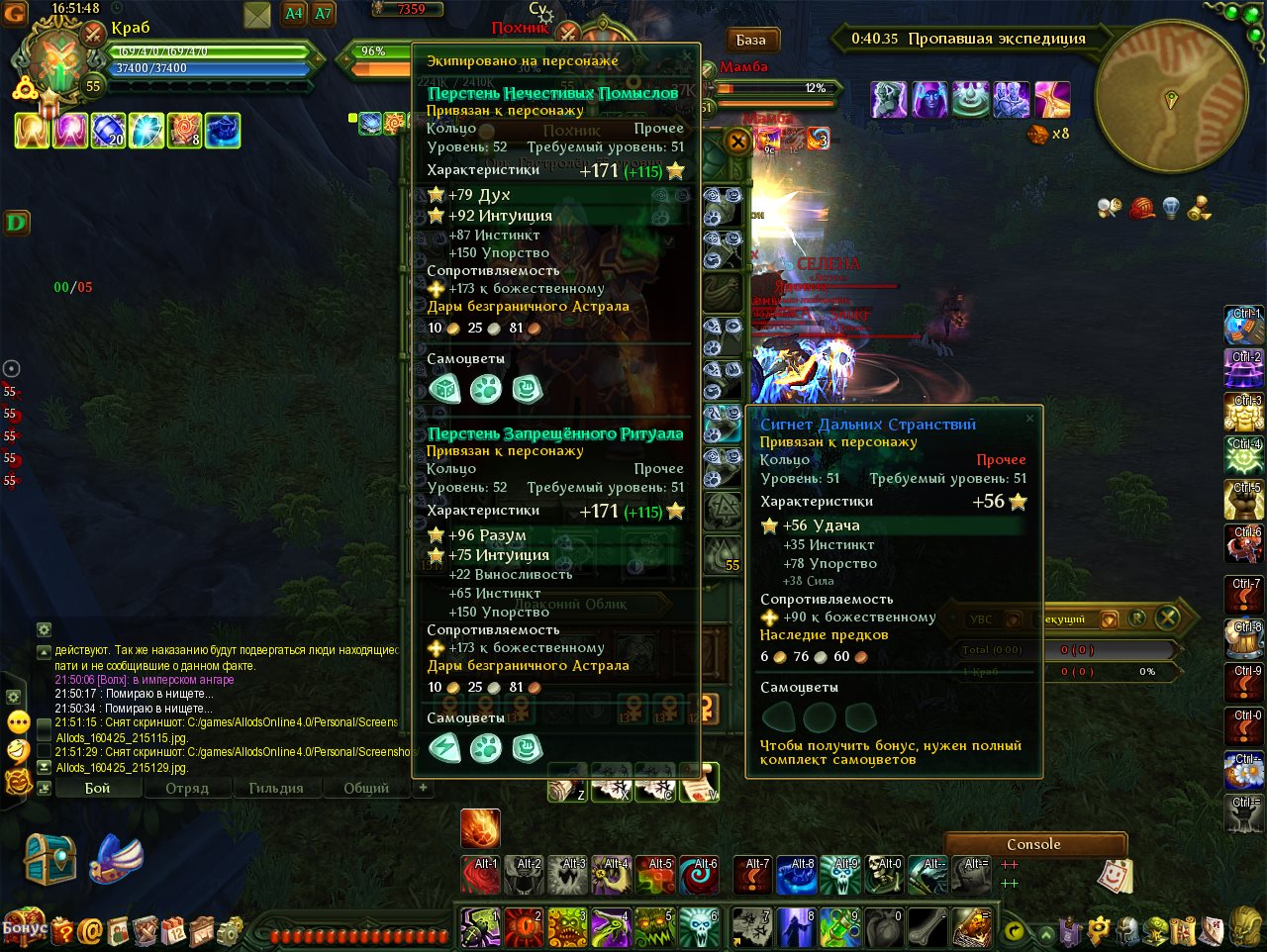This screenshot has height=952, width=1267.
Task: Show the Общий chat tab
Action: [x=365, y=789]
